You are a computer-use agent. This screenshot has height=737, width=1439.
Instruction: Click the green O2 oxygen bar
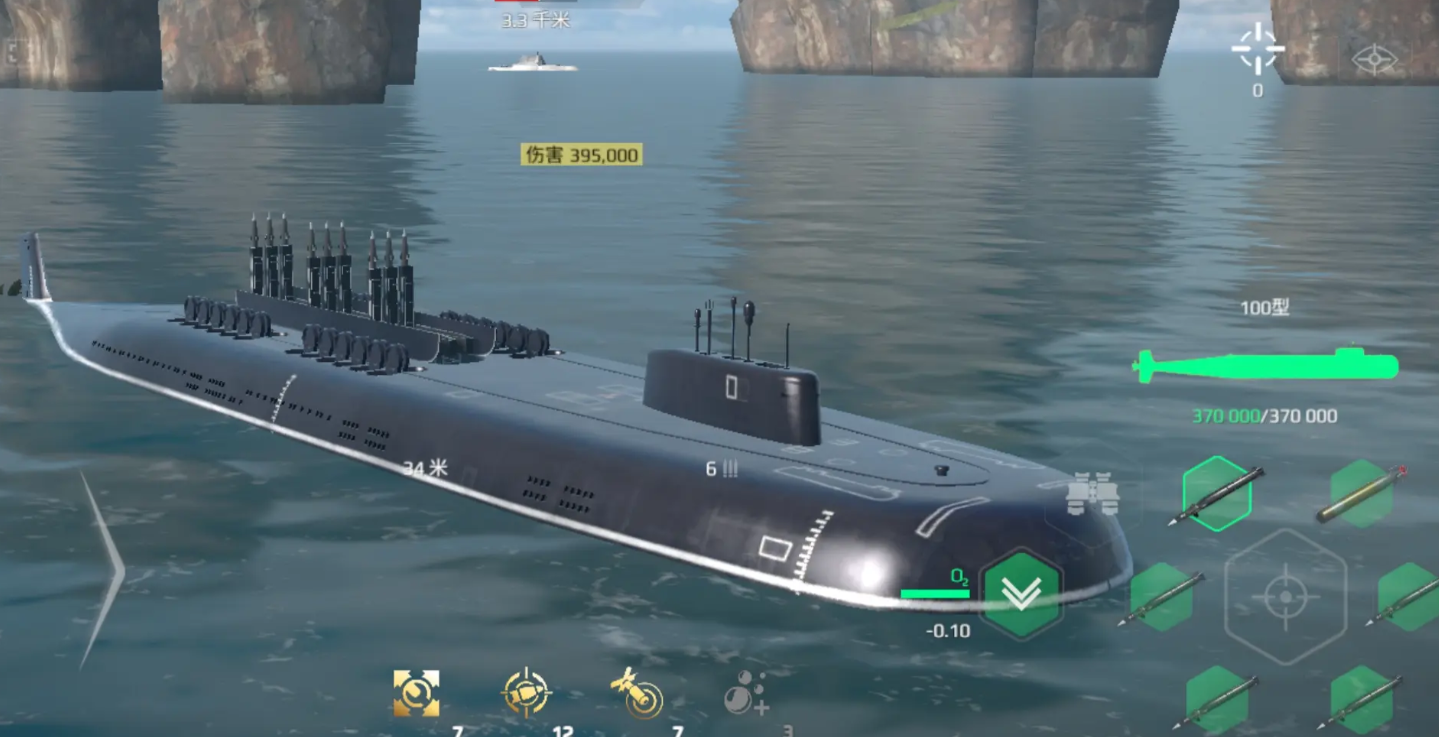(x=935, y=591)
